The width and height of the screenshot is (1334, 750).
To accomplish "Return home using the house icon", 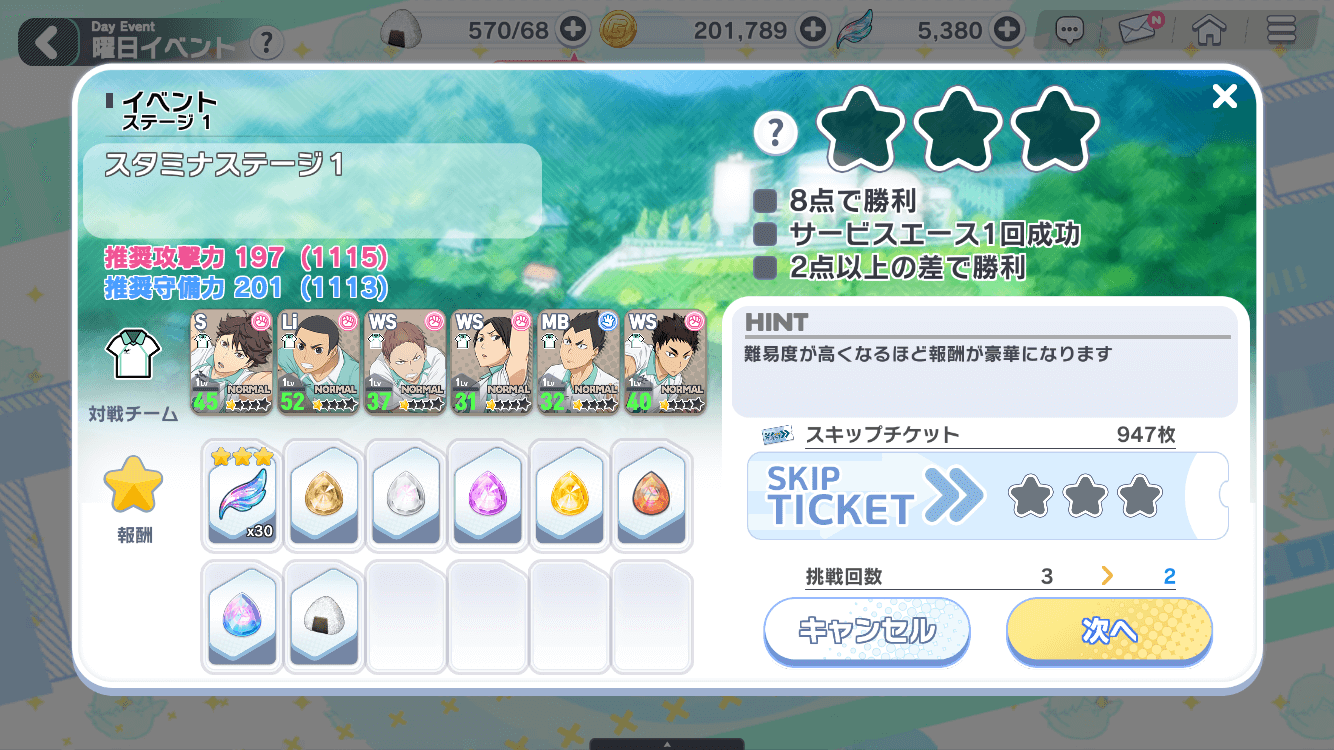I will click(x=1209, y=30).
